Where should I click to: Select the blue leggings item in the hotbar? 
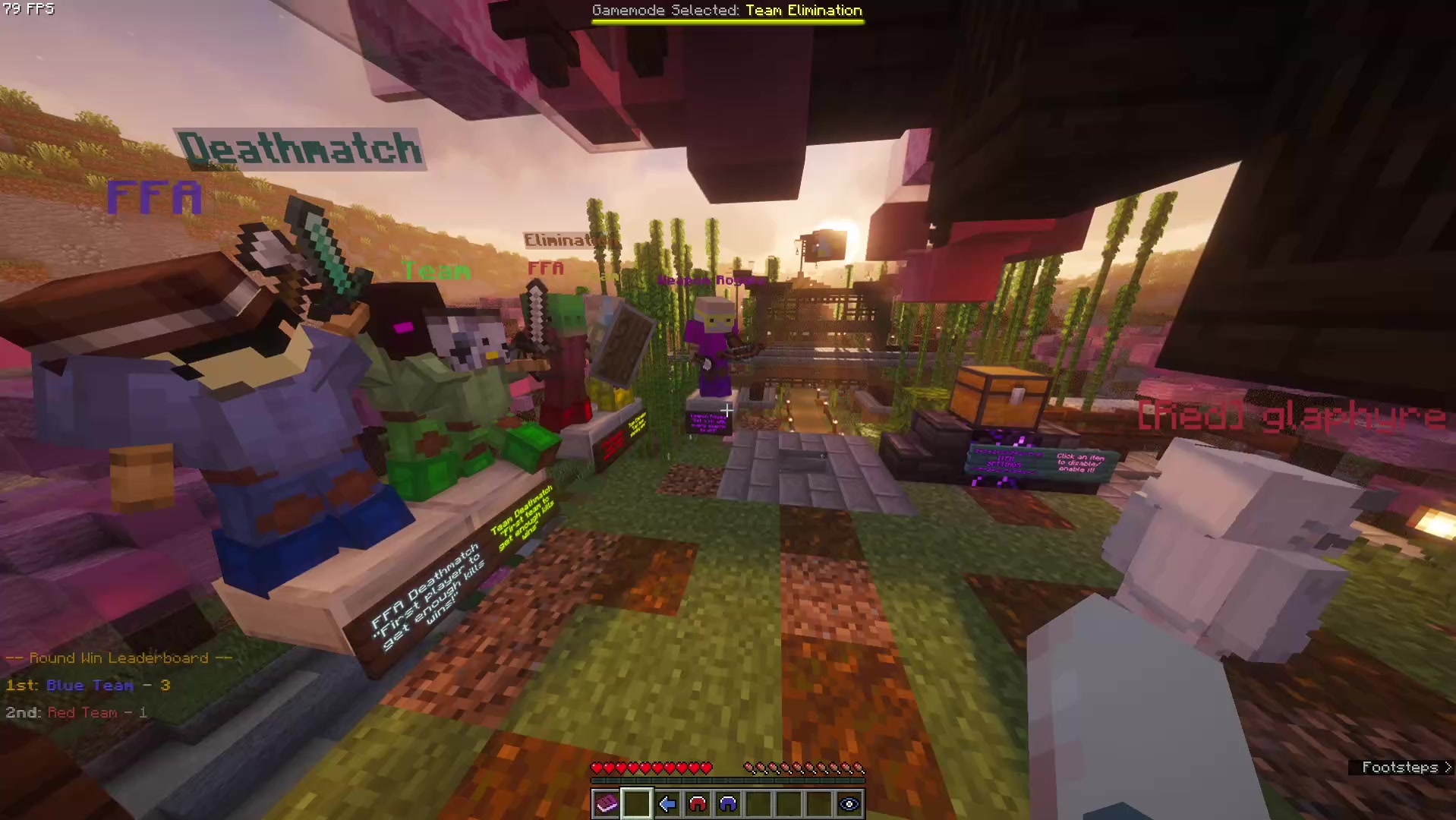pos(728,804)
